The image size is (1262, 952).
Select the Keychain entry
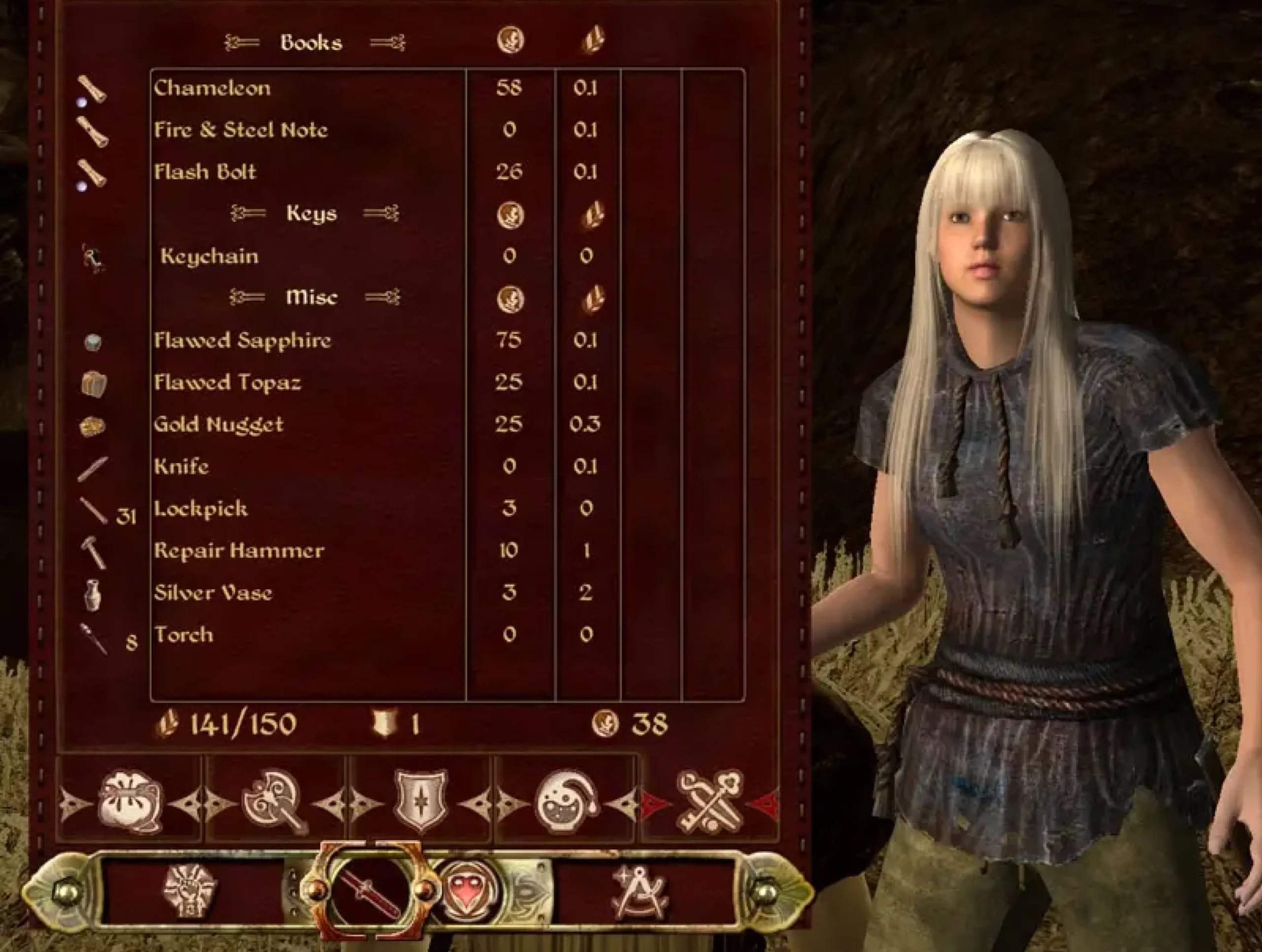(x=210, y=256)
